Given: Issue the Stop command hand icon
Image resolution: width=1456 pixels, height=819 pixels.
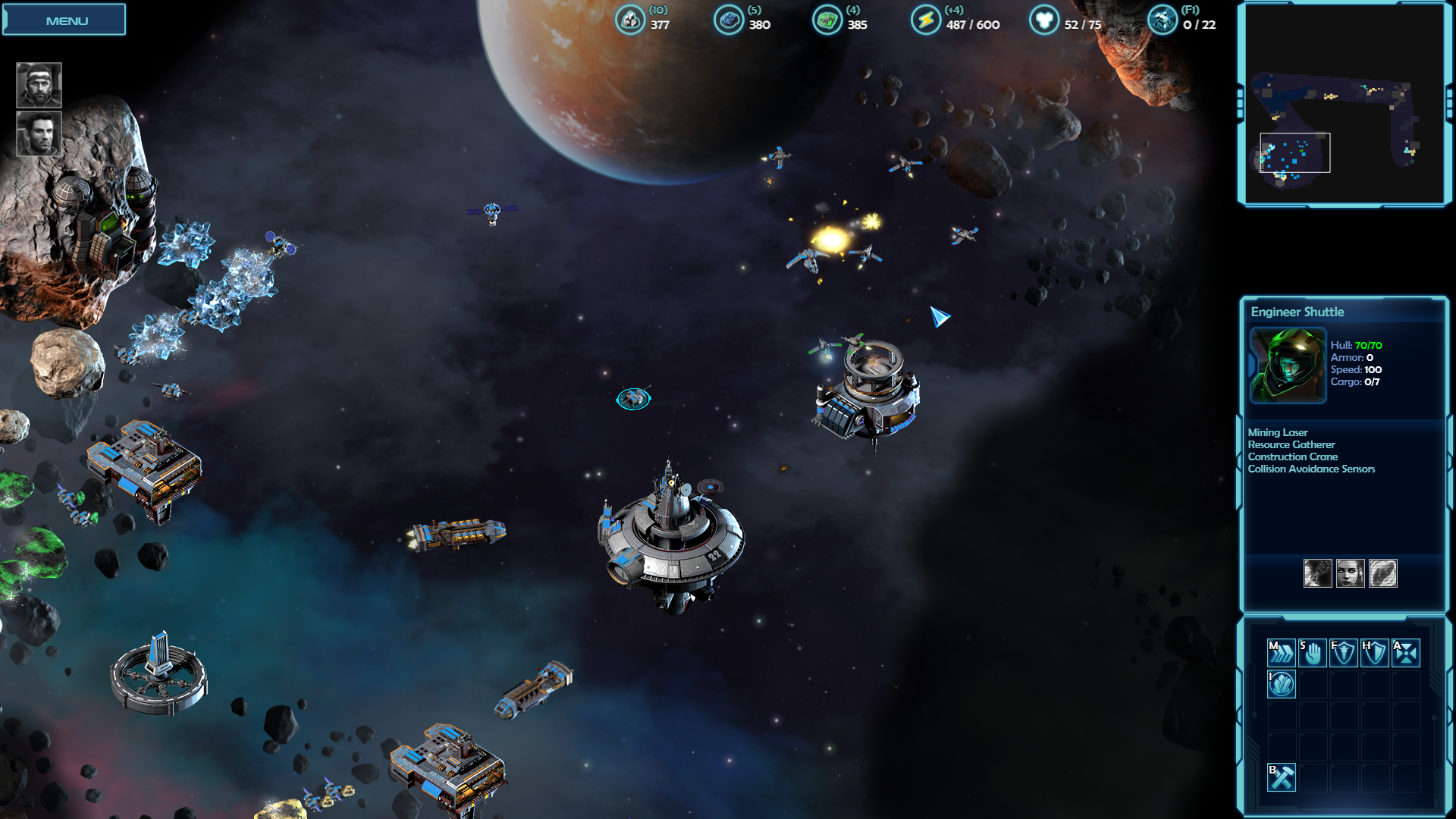Looking at the screenshot, I should coord(1313,652).
